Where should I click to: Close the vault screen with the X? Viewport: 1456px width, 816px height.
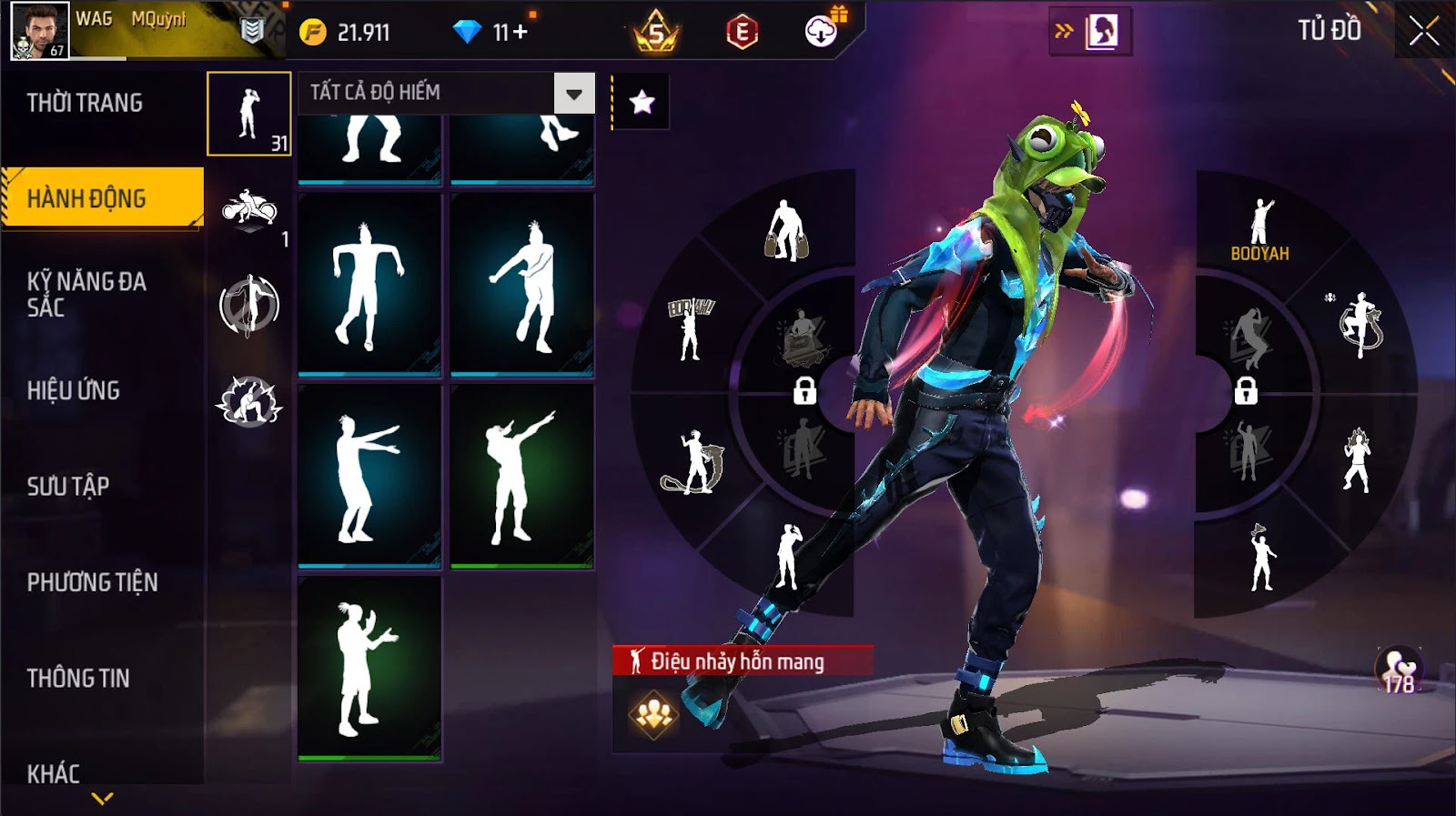[1423, 32]
